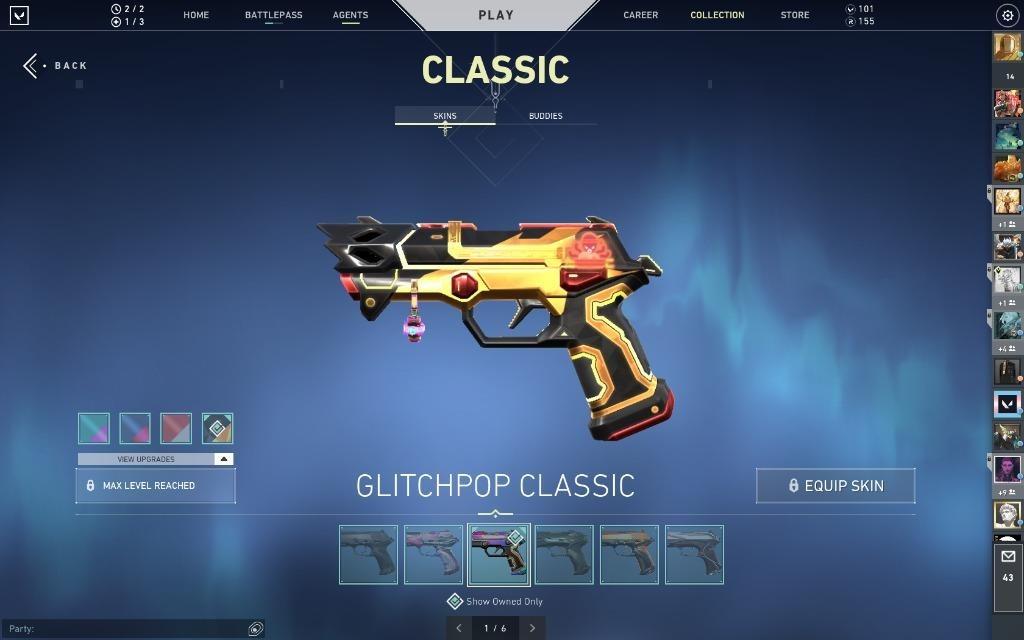Open the Collection menu
1024x640 pixels.
[717, 15]
